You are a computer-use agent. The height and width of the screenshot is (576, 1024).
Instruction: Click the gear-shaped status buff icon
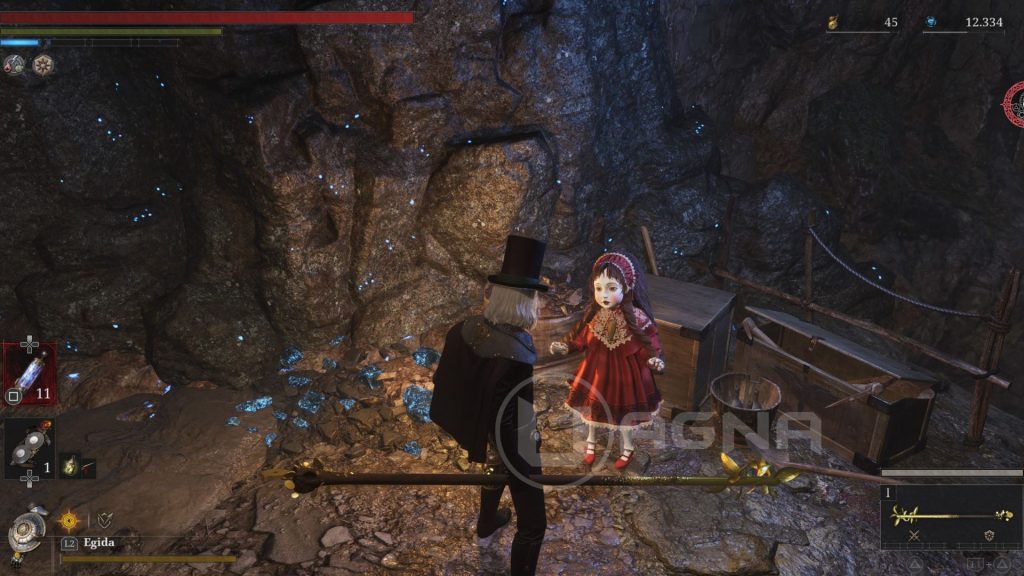tap(42, 65)
